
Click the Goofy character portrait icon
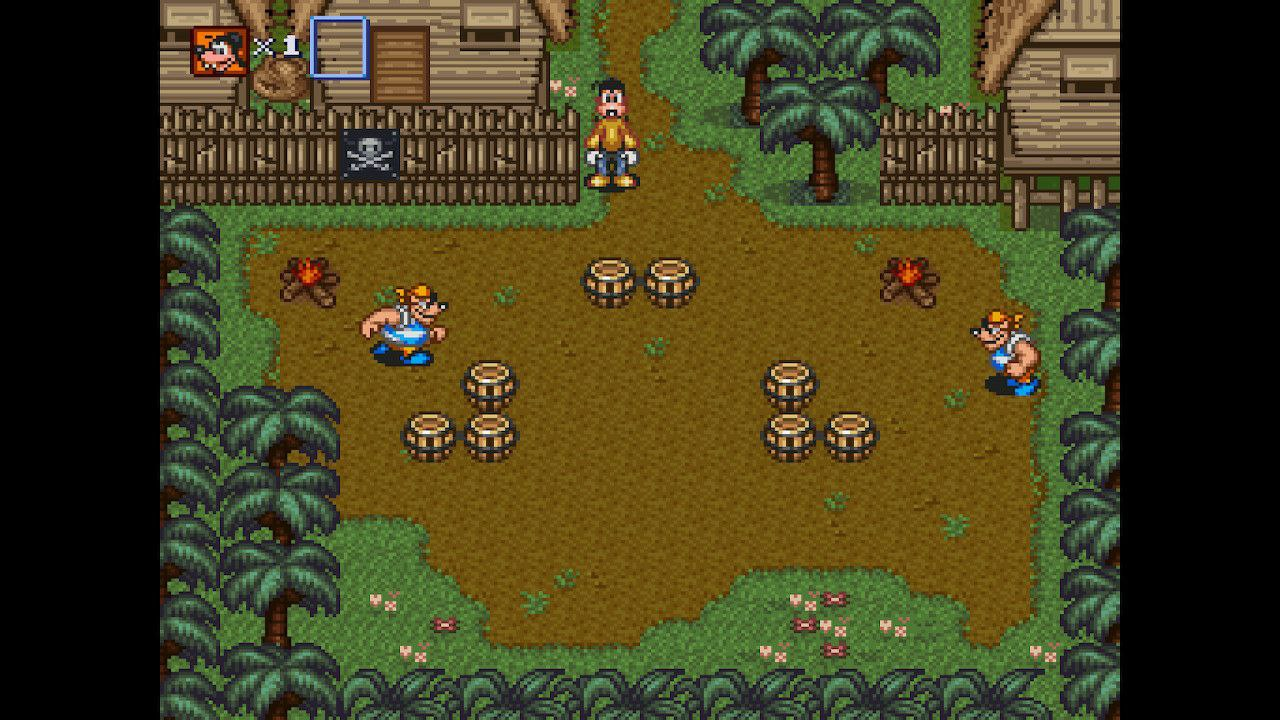pyautogui.click(x=220, y=51)
